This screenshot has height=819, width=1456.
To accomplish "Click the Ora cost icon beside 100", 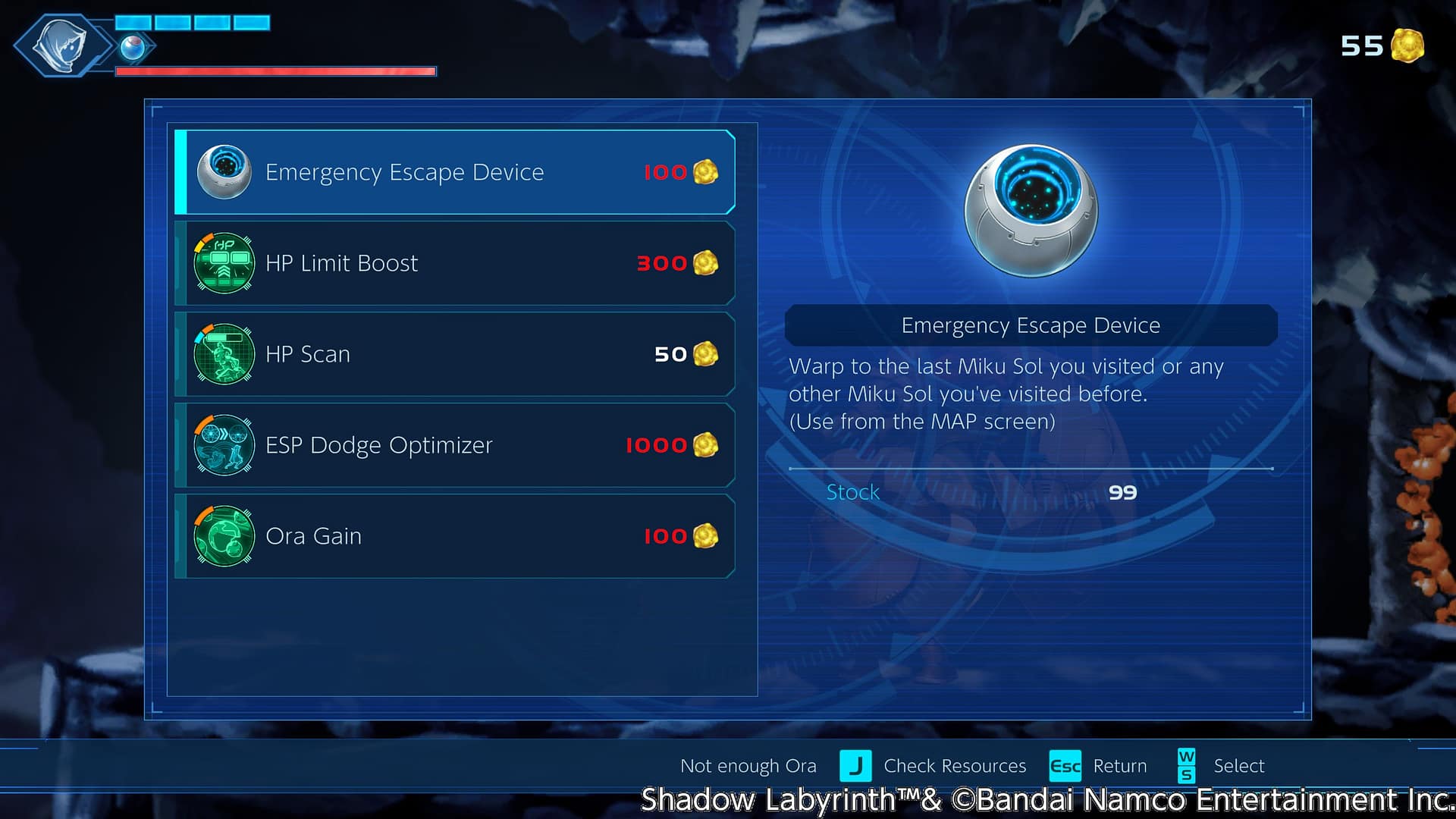I will coord(705,172).
